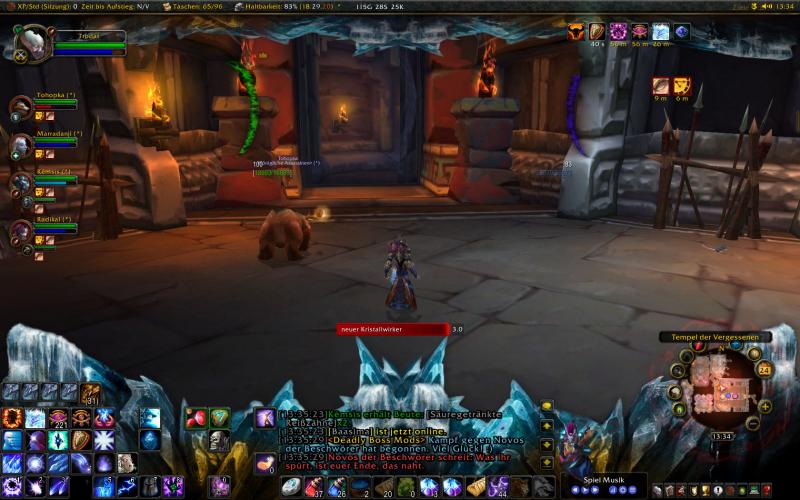Activate the pale skull face ability
Image resolution: width=800 pixels, height=500 pixels.
[219, 441]
